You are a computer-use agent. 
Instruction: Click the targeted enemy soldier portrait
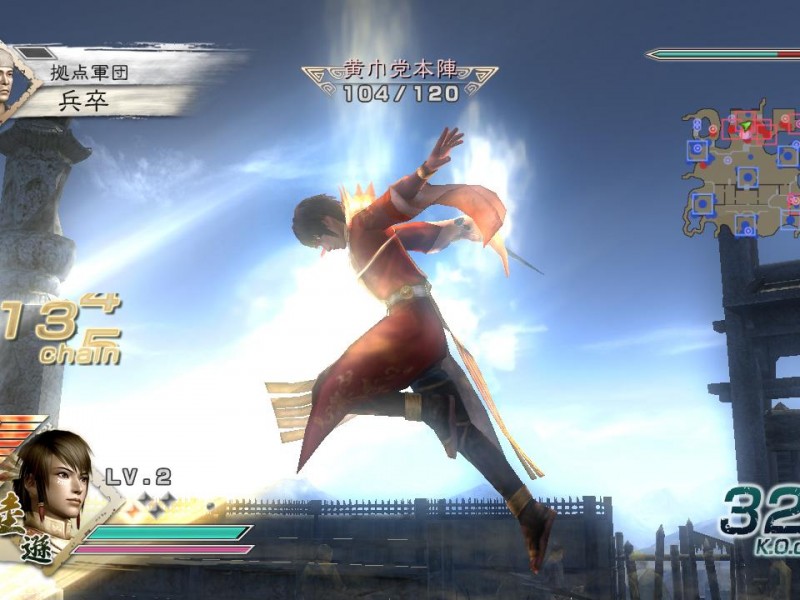[x=9, y=78]
